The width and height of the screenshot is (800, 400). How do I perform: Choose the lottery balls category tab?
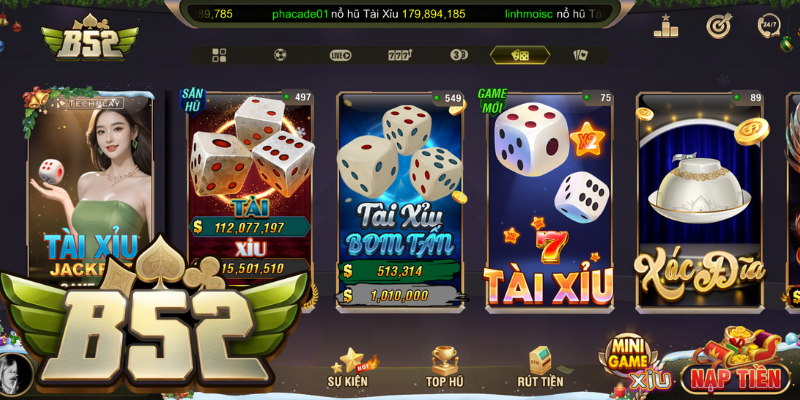(459, 55)
